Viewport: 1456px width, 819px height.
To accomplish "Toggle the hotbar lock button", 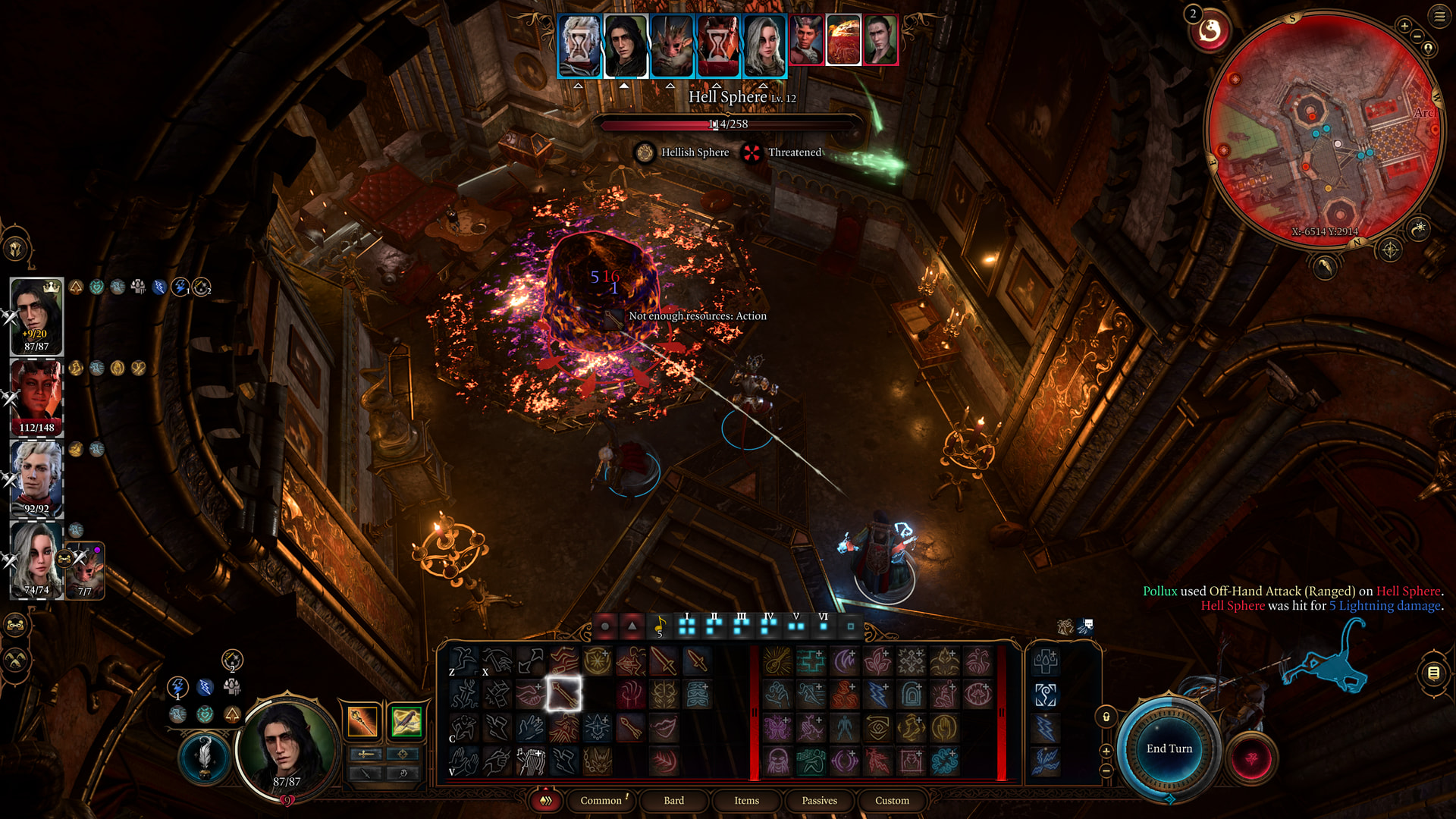I will click(x=1106, y=717).
